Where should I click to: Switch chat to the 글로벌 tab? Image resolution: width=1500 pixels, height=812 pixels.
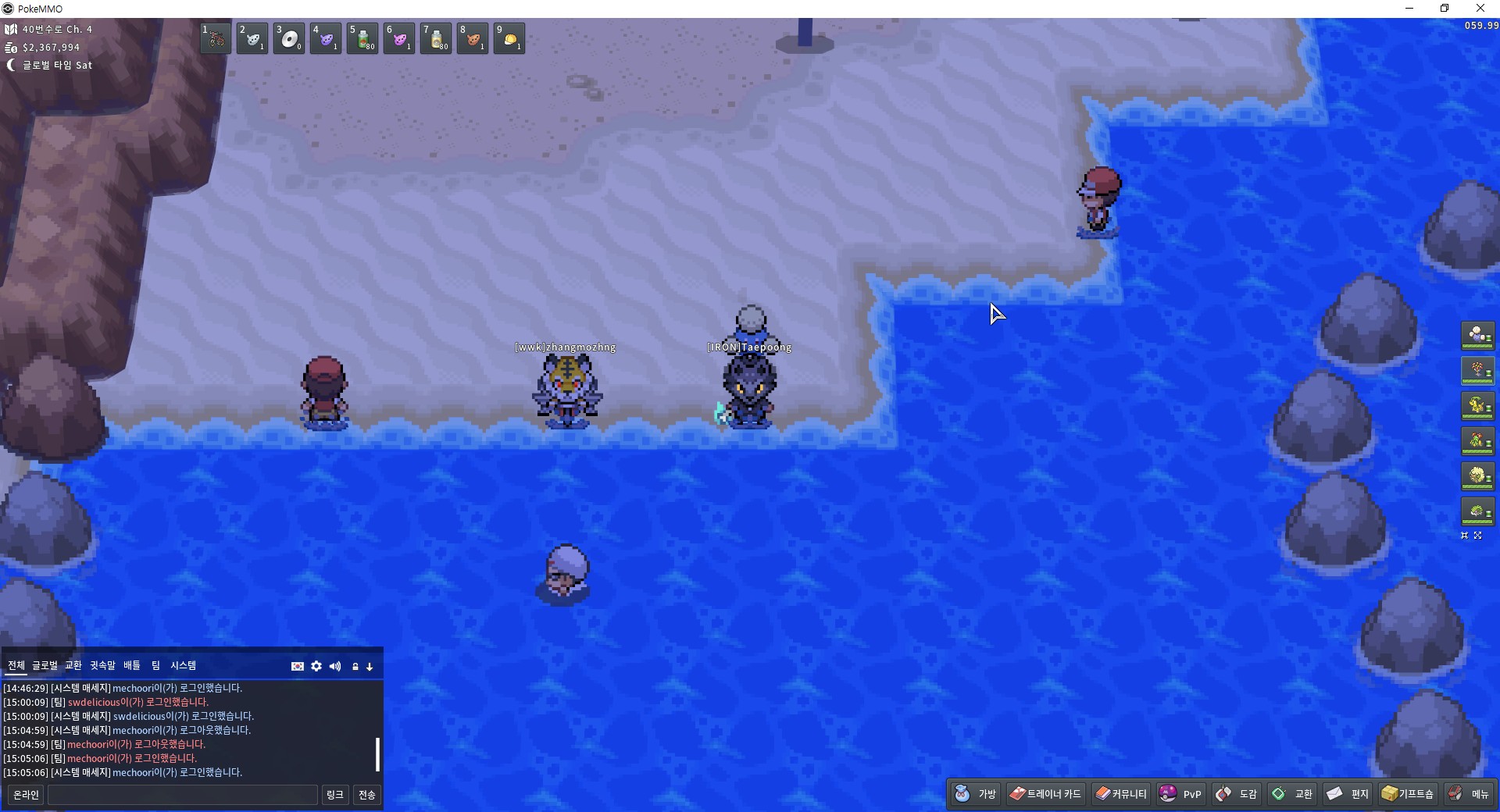(45, 665)
